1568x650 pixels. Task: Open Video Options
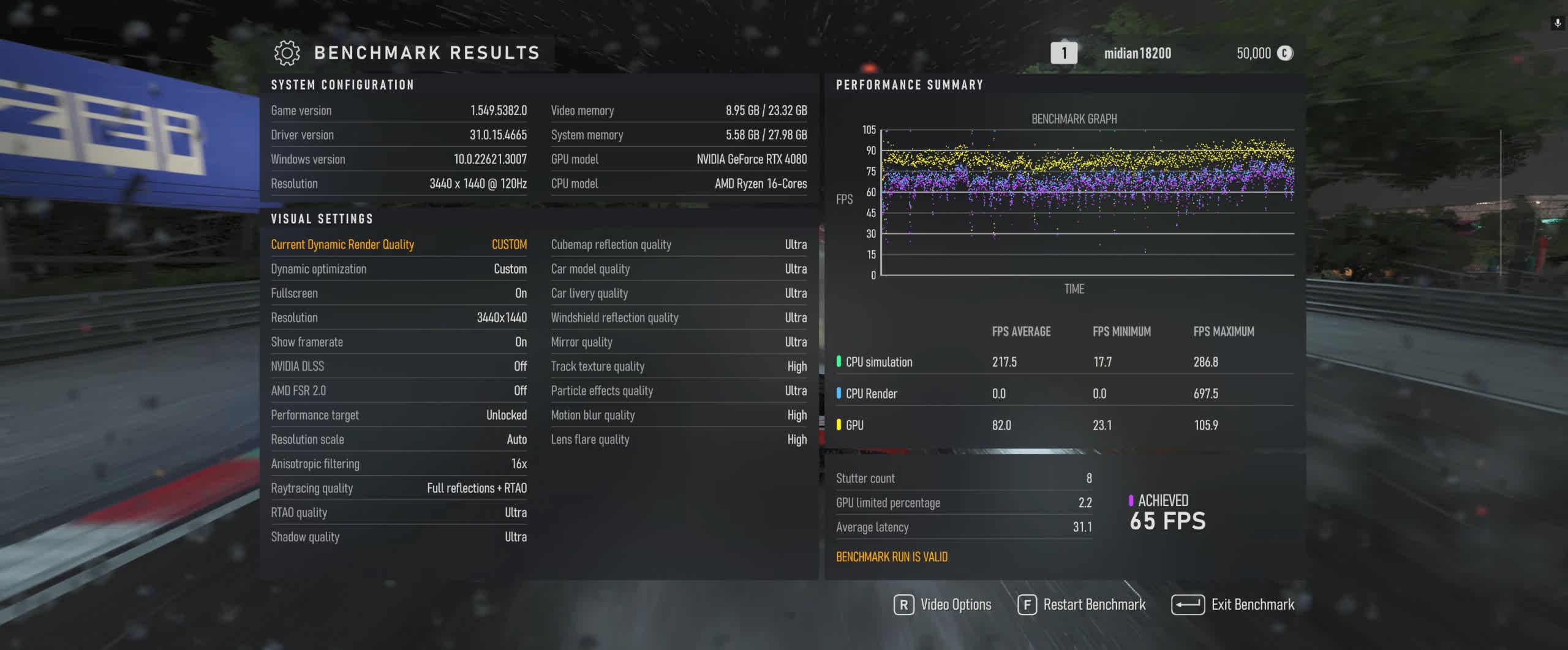coord(943,605)
